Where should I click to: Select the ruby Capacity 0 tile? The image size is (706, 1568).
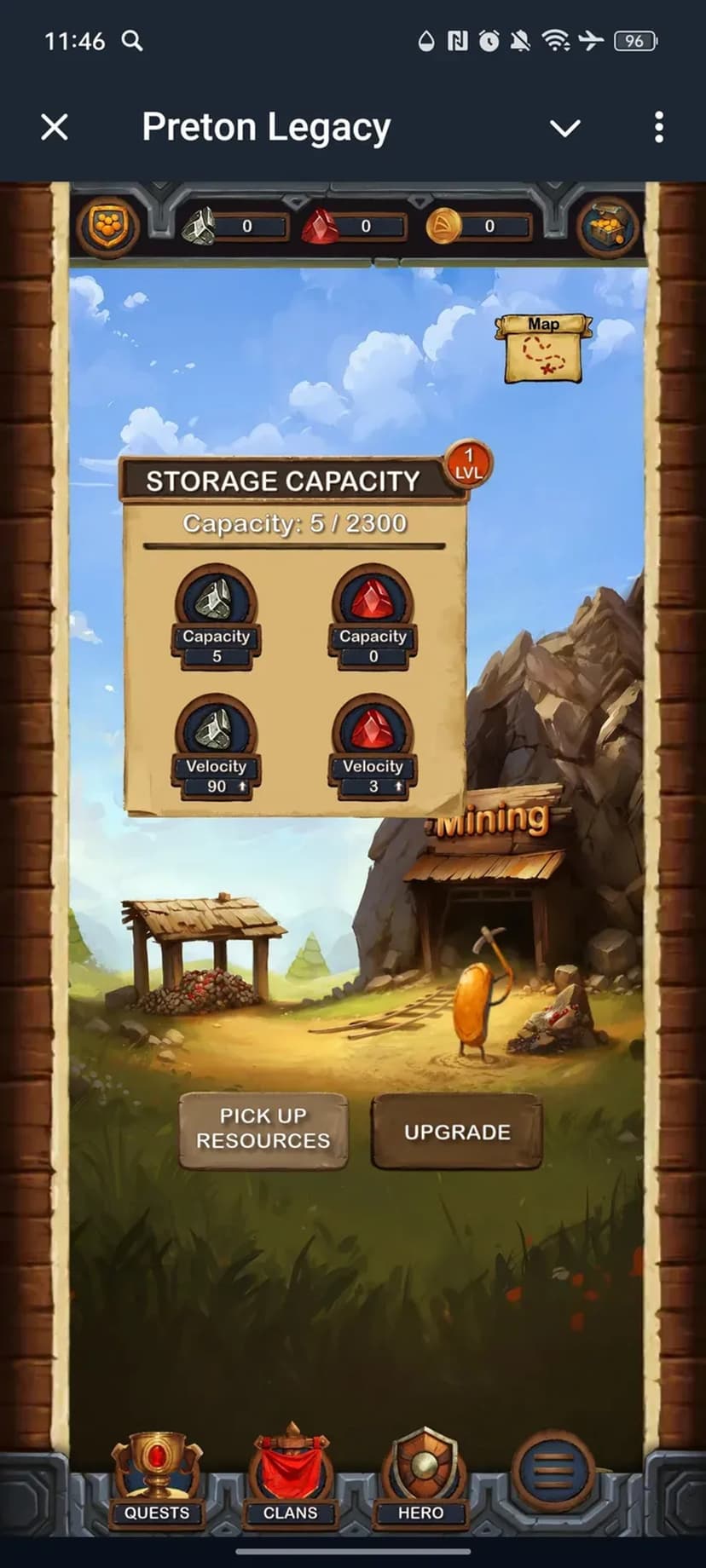pyautogui.click(x=373, y=617)
